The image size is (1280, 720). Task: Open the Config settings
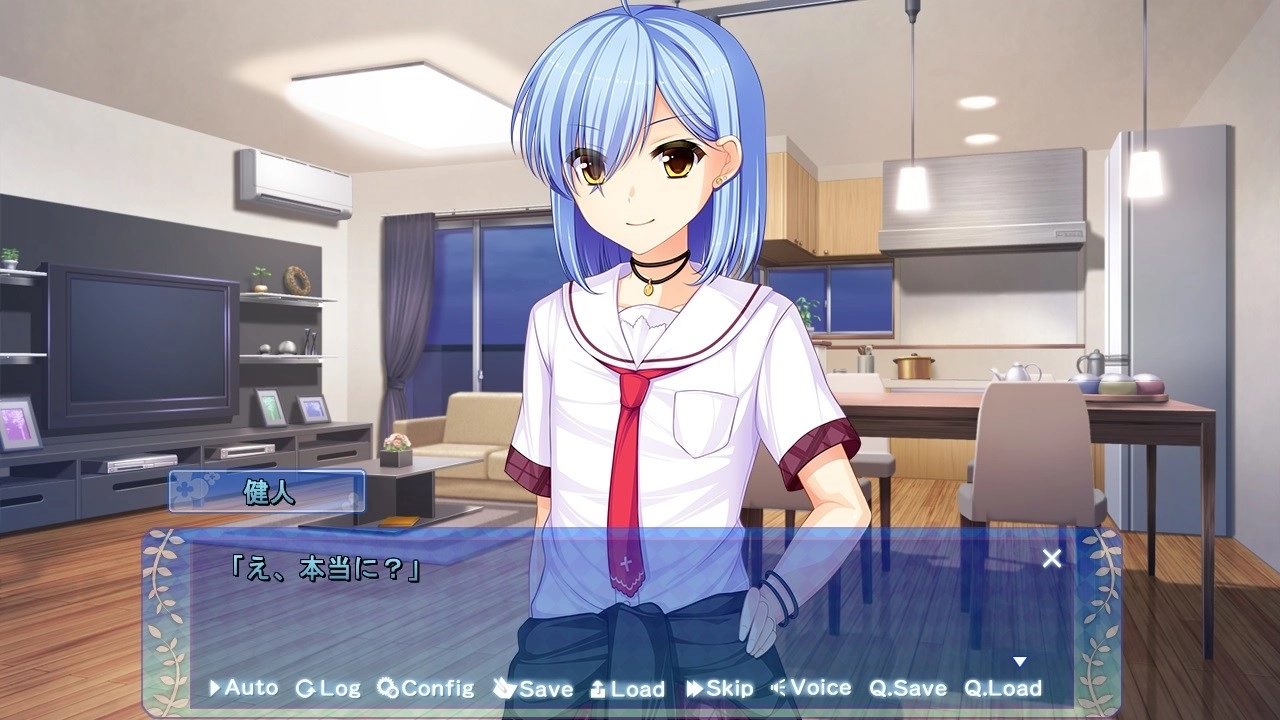pyautogui.click(x=426, y=688)
